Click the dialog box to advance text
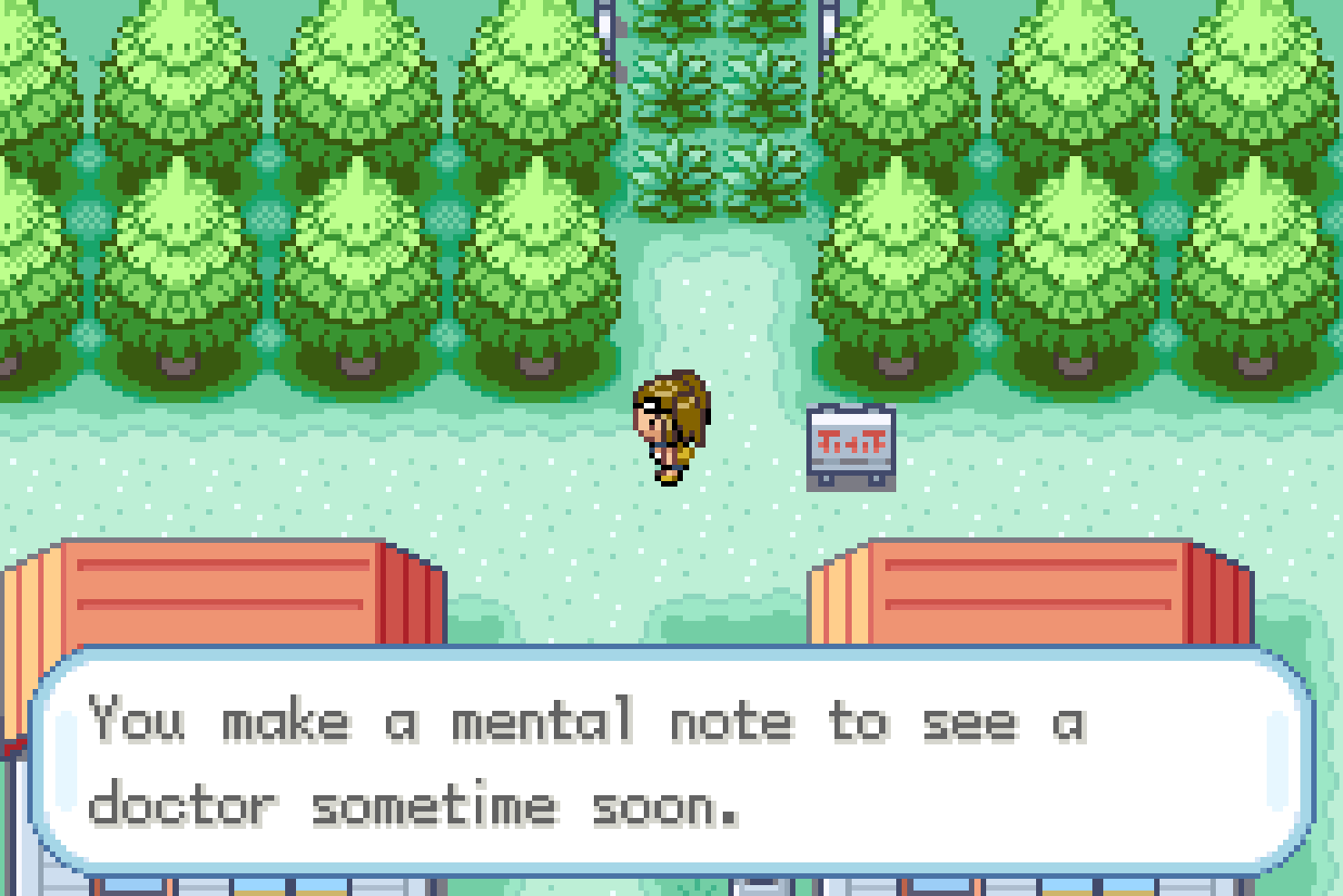1343x896 pixels. click(672, 763)
